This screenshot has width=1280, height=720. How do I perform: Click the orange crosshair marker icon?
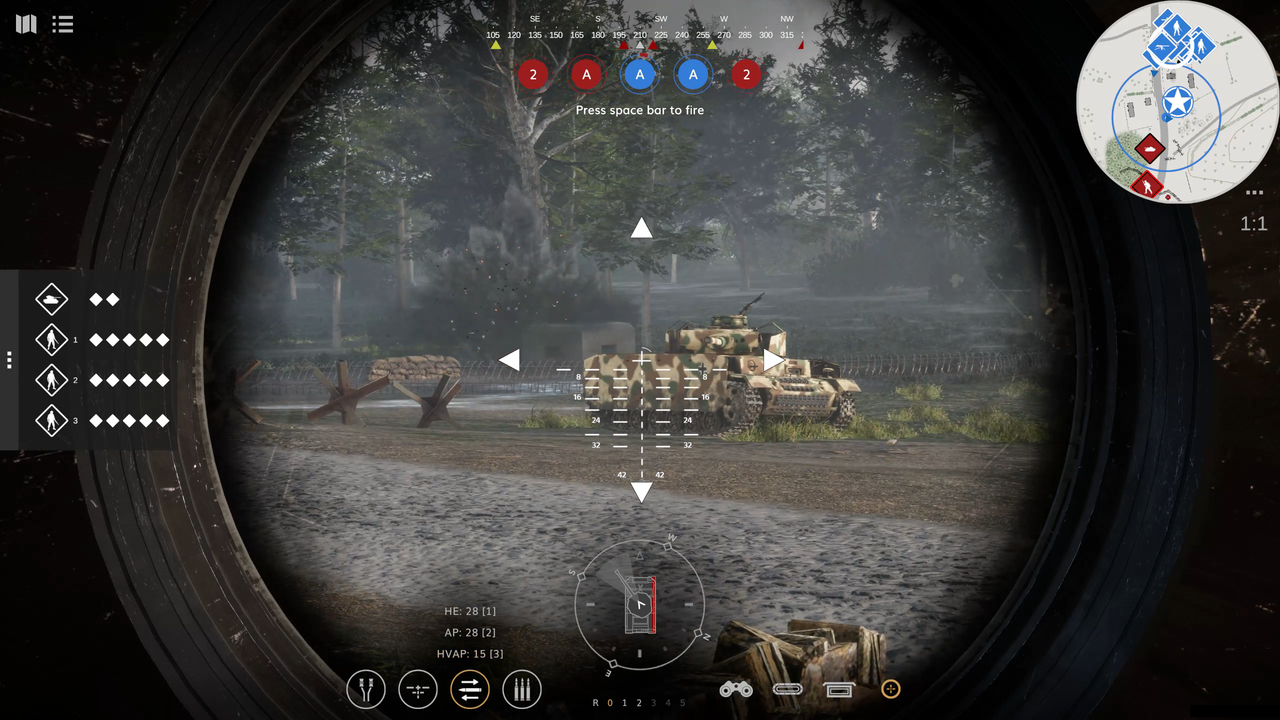click(x=890, y=689)
